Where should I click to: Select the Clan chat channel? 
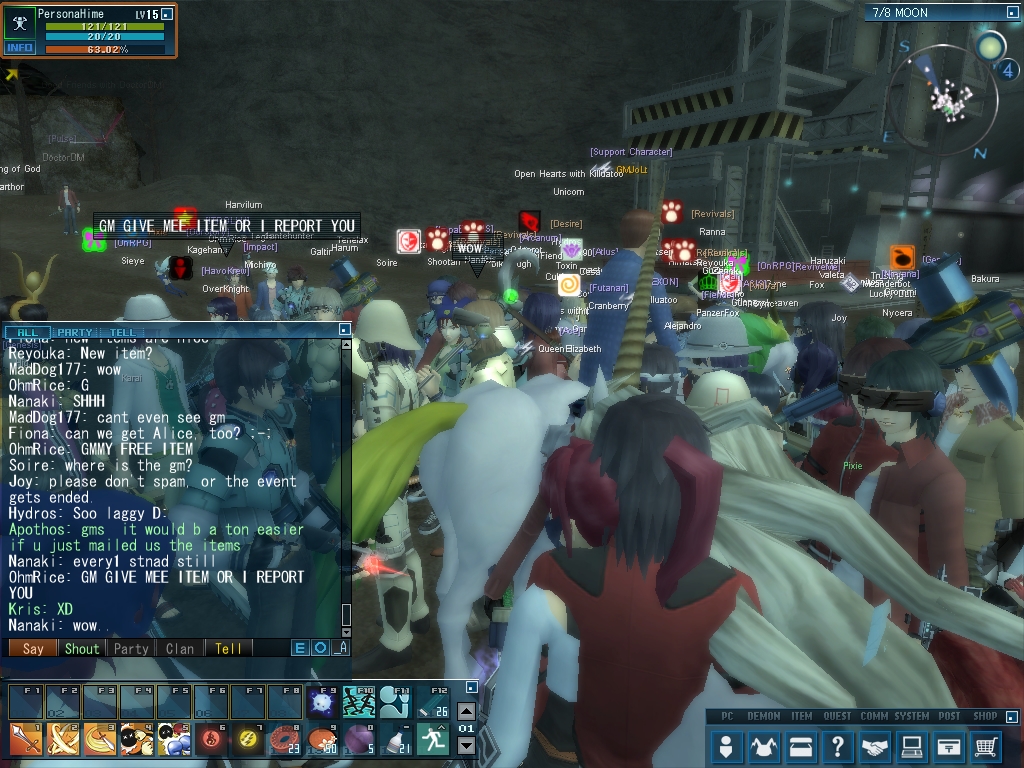(180, 648)
